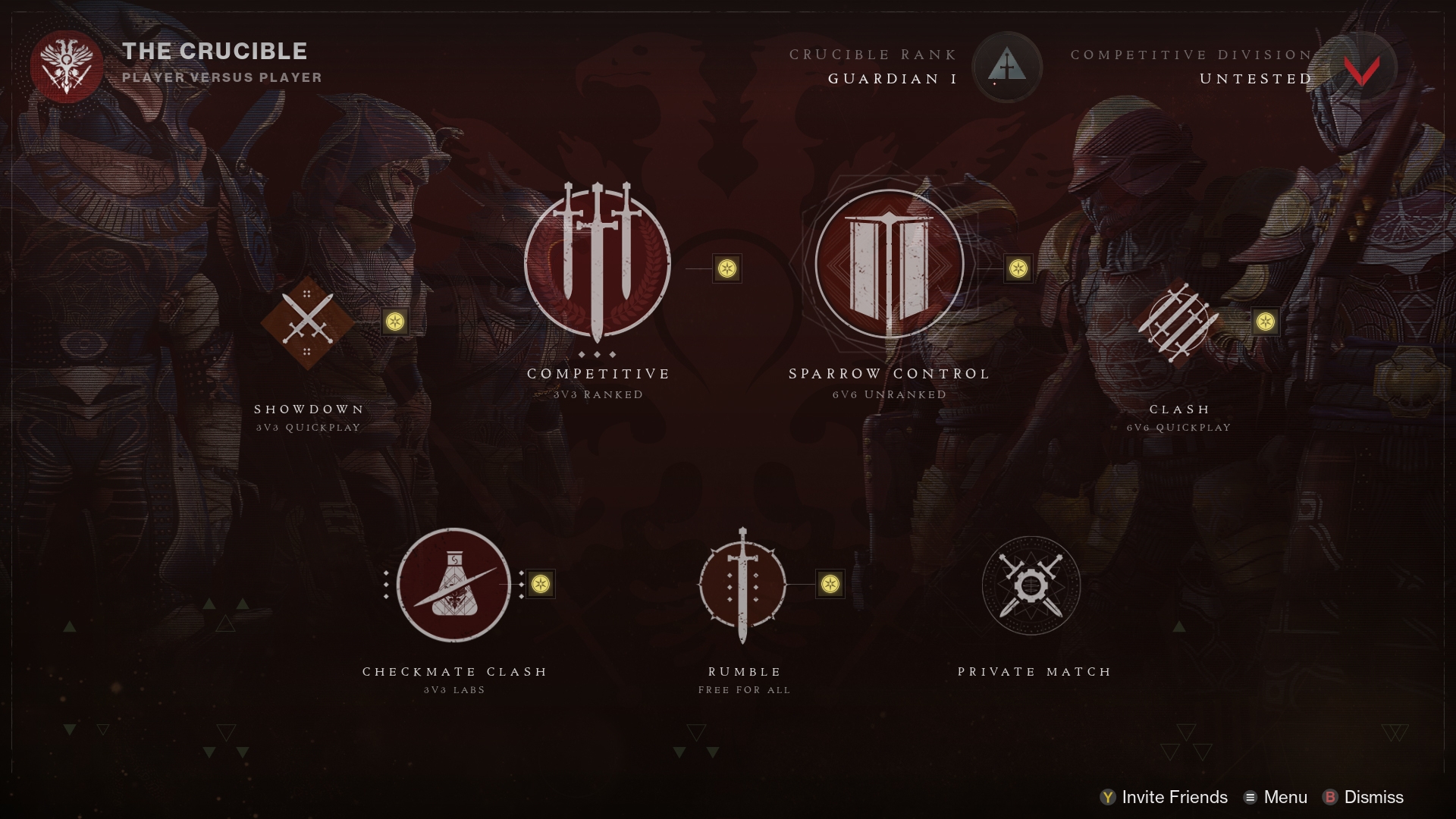Click the reward icon beside Sparrow Control
The width and height of the screenshot is (1456, 819).
[x=1018, y=268]
